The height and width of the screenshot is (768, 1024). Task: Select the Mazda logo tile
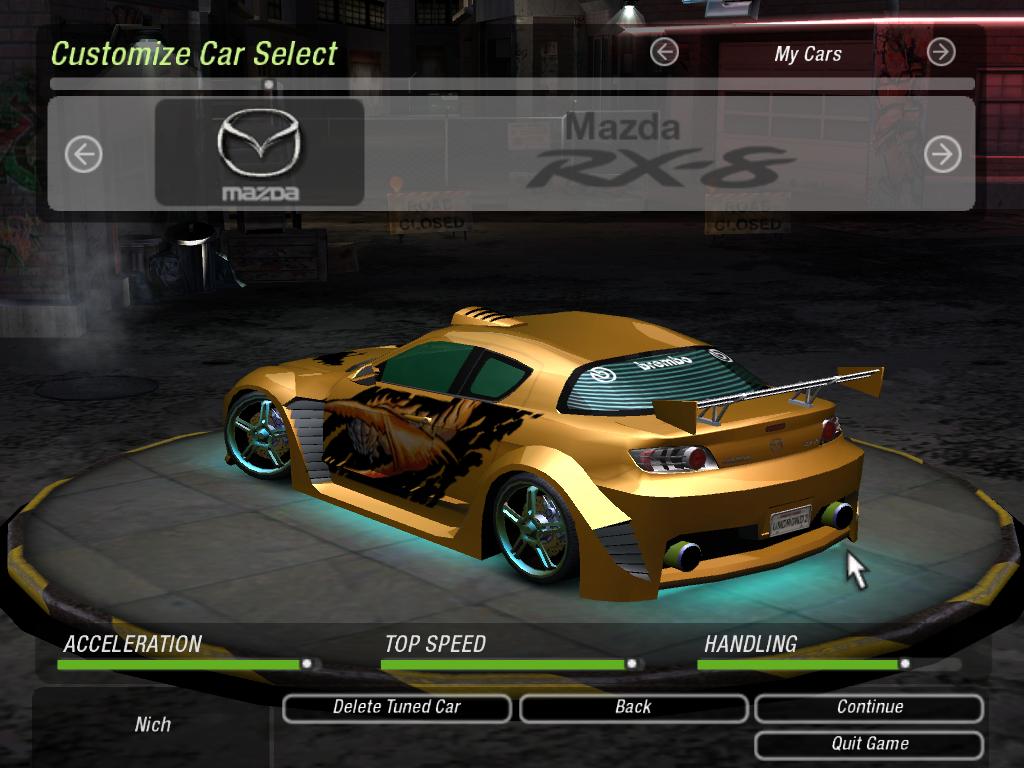259,153
